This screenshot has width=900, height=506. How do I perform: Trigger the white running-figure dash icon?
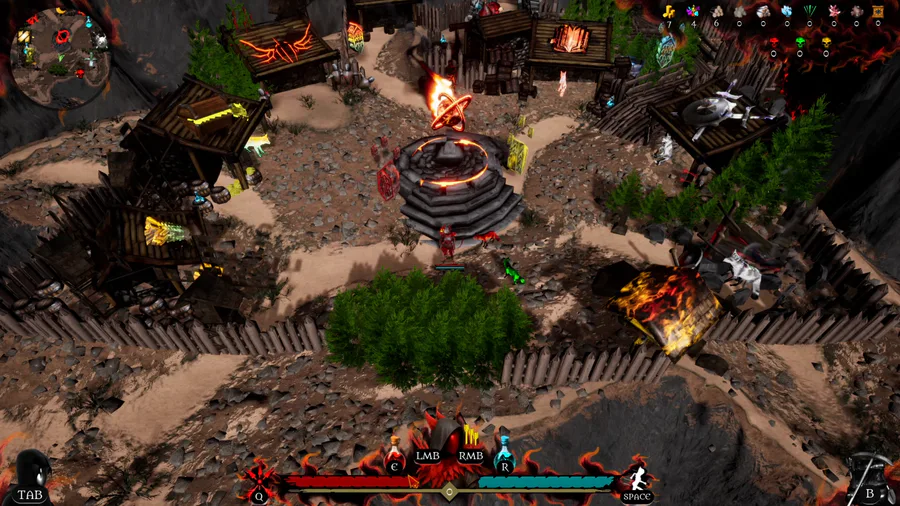pos(637,477)
